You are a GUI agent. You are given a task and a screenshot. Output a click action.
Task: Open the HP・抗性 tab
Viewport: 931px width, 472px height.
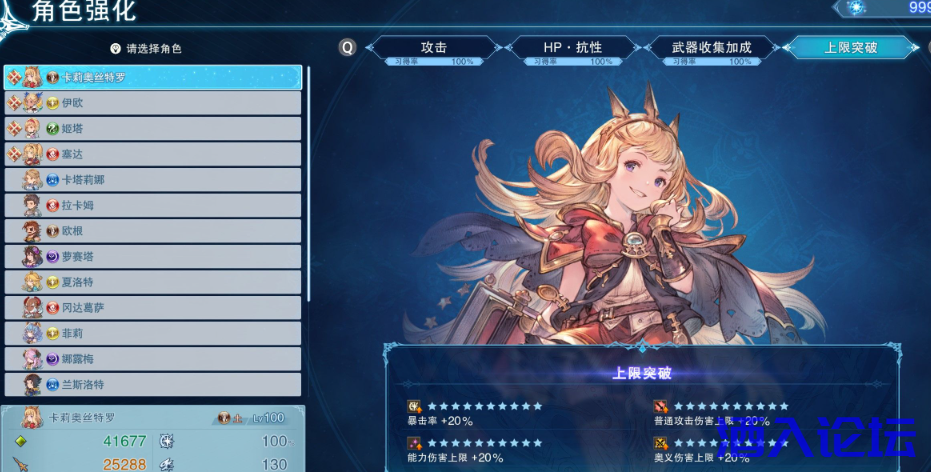coord(572,48)
